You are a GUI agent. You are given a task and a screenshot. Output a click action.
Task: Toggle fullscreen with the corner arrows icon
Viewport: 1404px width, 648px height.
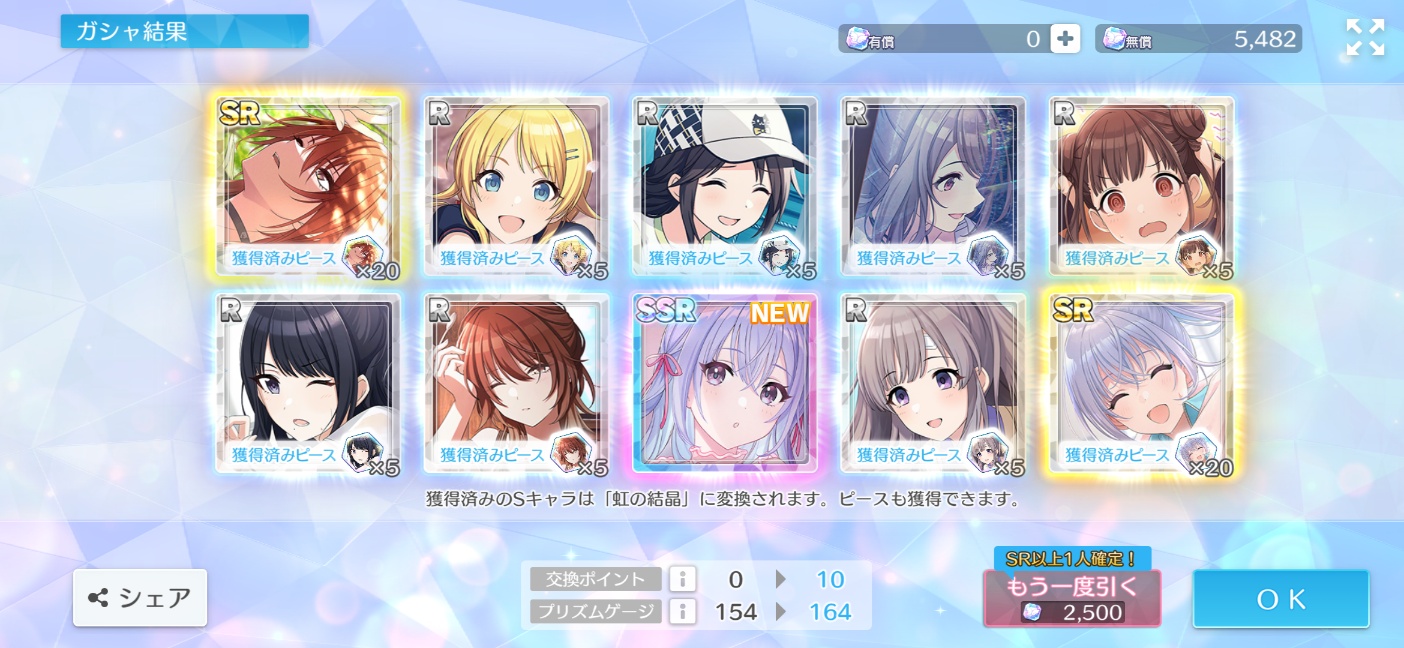point(1365,38)
